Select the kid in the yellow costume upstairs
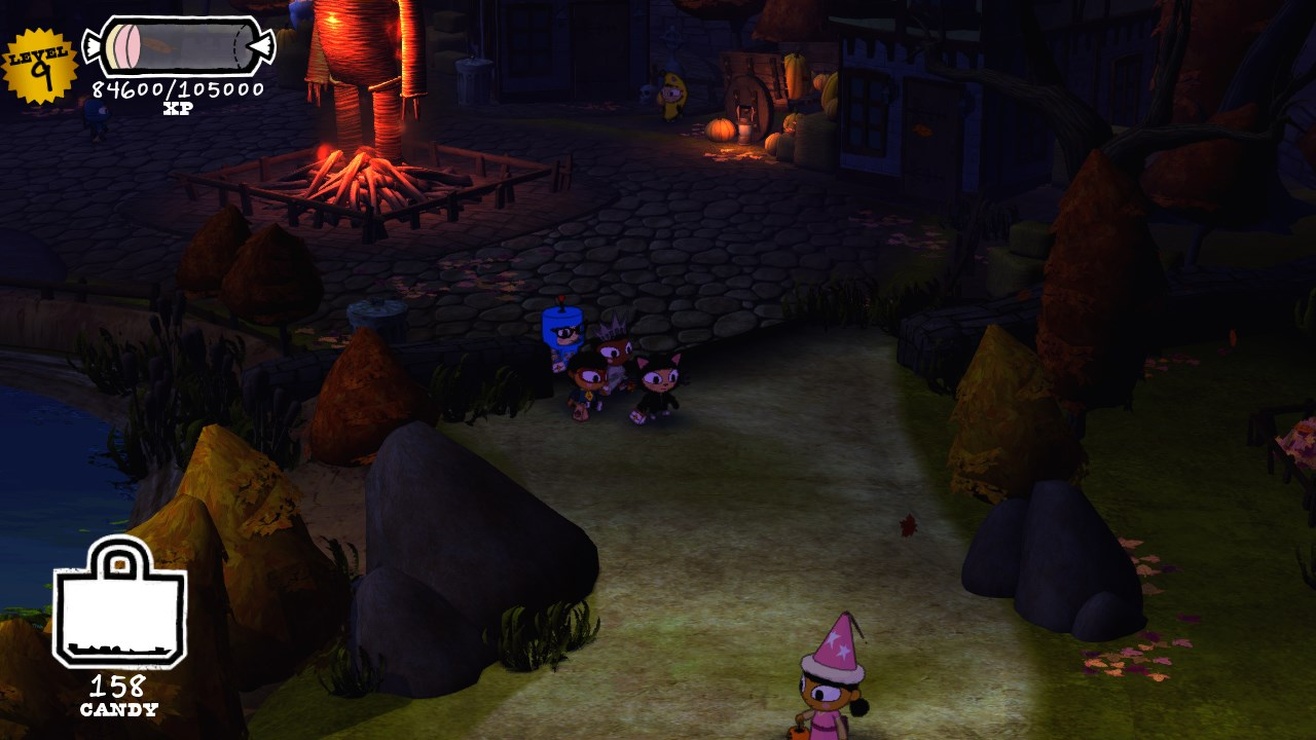 [x=673, y=92]
